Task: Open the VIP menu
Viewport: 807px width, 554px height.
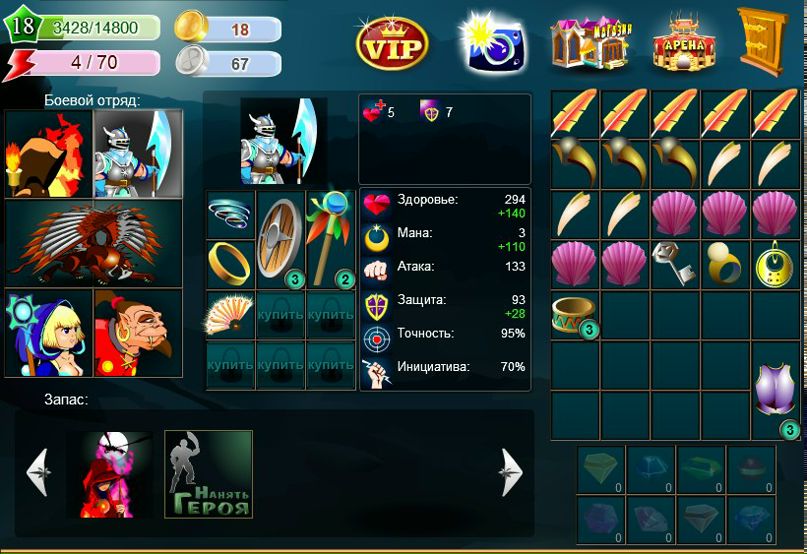Action: [392, 43]
